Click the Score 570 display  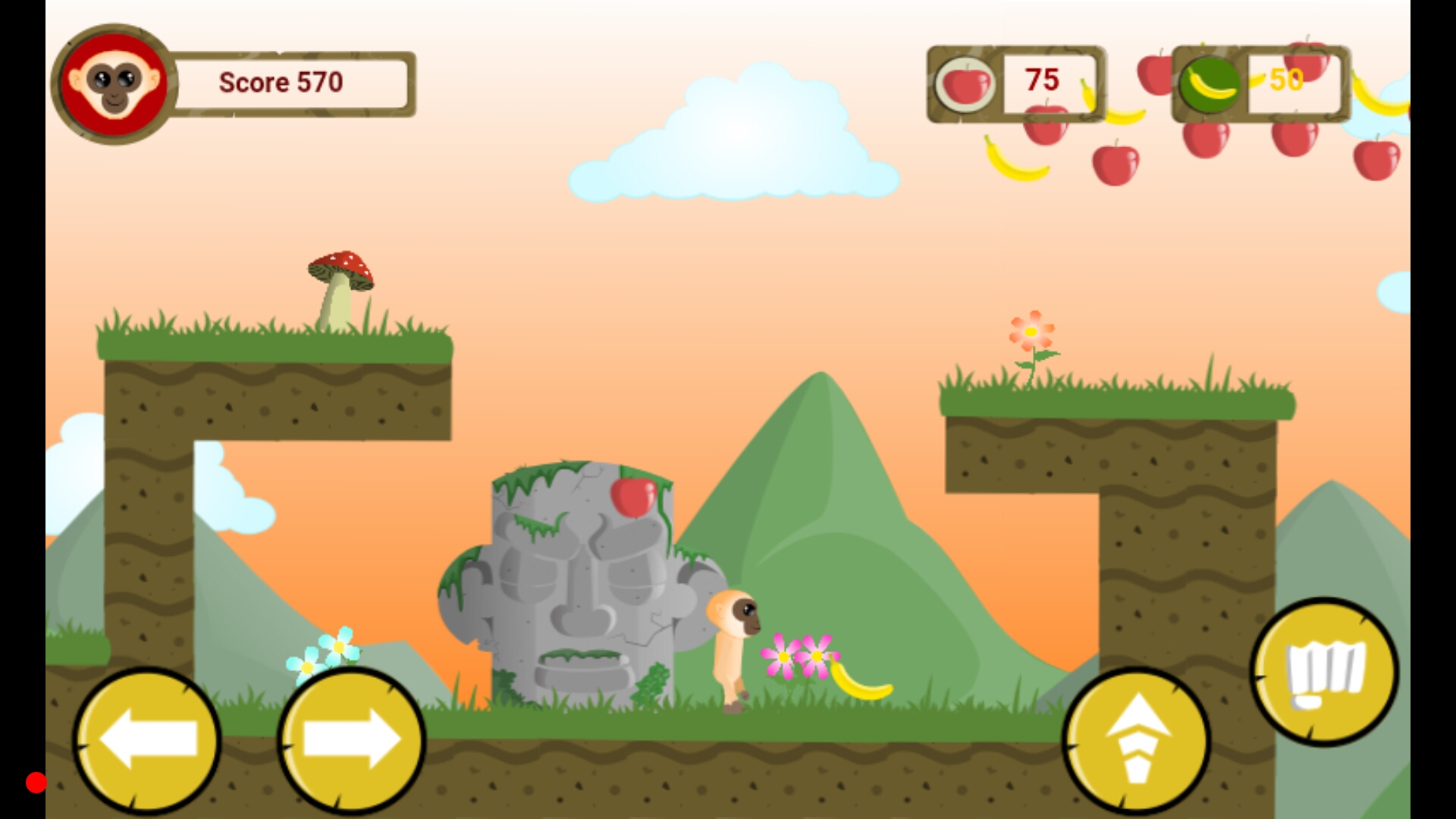281,82
